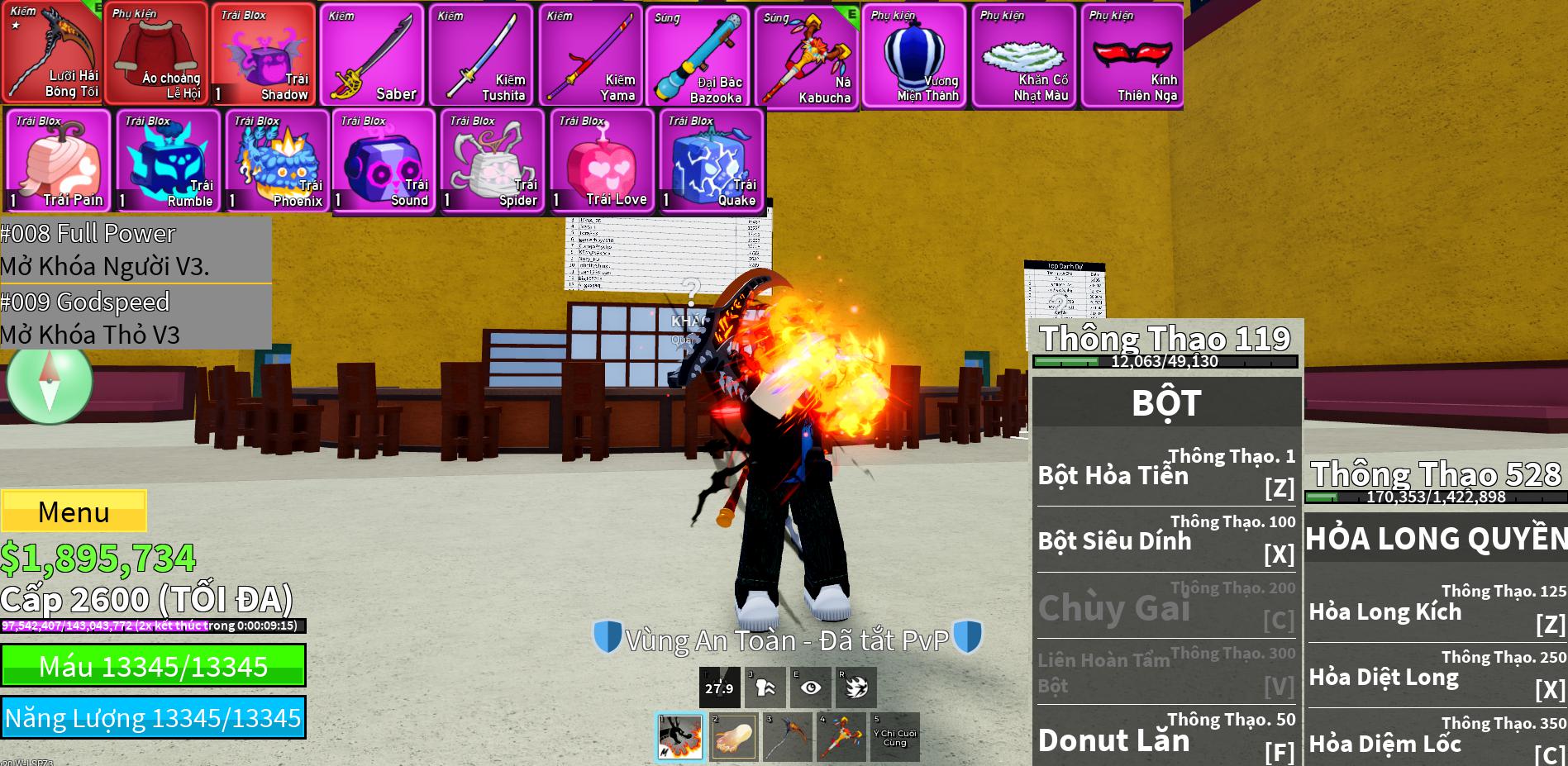Viewport: 1568px width, 766px height.
Task: Choose the Trái Shadow fruit slot
Action: click(263, 55)
